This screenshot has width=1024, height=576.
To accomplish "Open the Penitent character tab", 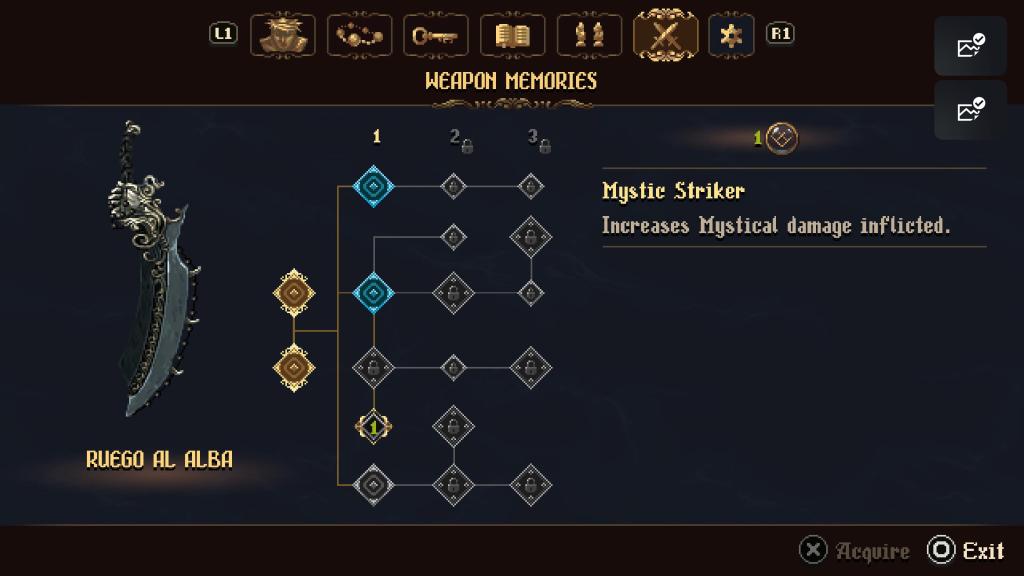I will coord(282,36).
